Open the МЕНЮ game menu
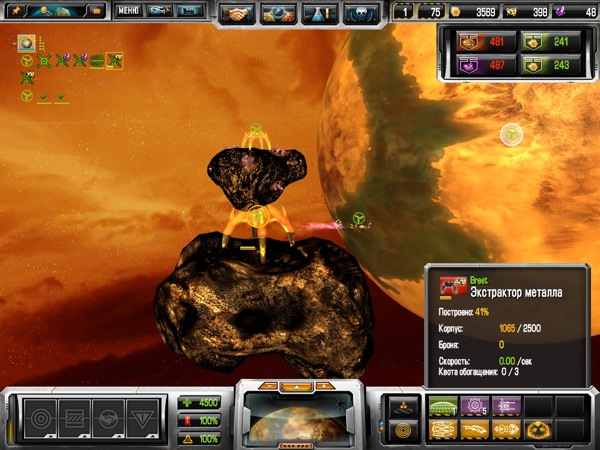This screenshot has height=450, width=600. coord(127,12)
